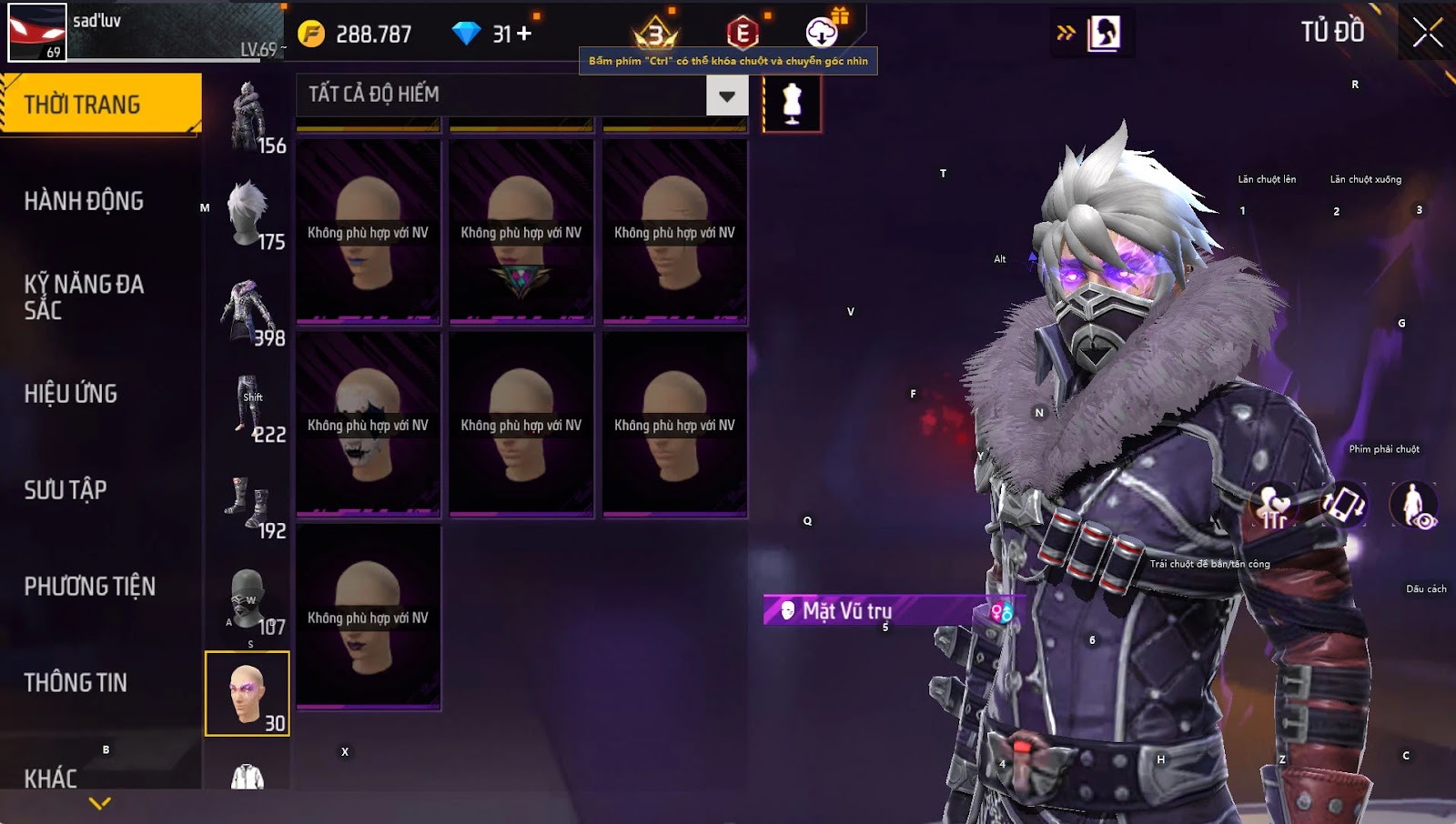Open the TẤT CẢ ĐỘ HIẾM rarity dropdown
Viewport: 1456px width, 824px height.
(x=726, y=95)
